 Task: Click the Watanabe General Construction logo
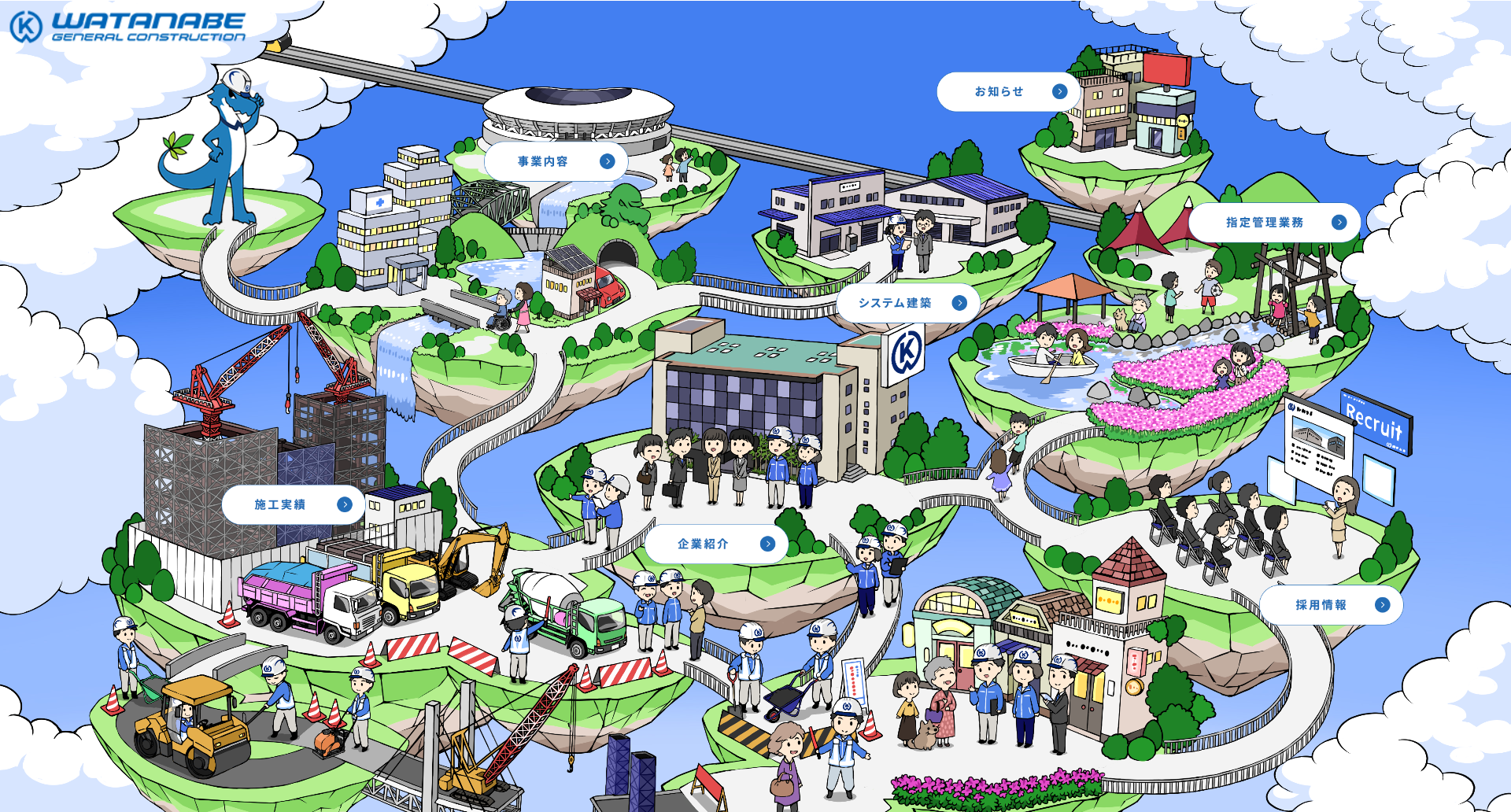tap(128, 26)
